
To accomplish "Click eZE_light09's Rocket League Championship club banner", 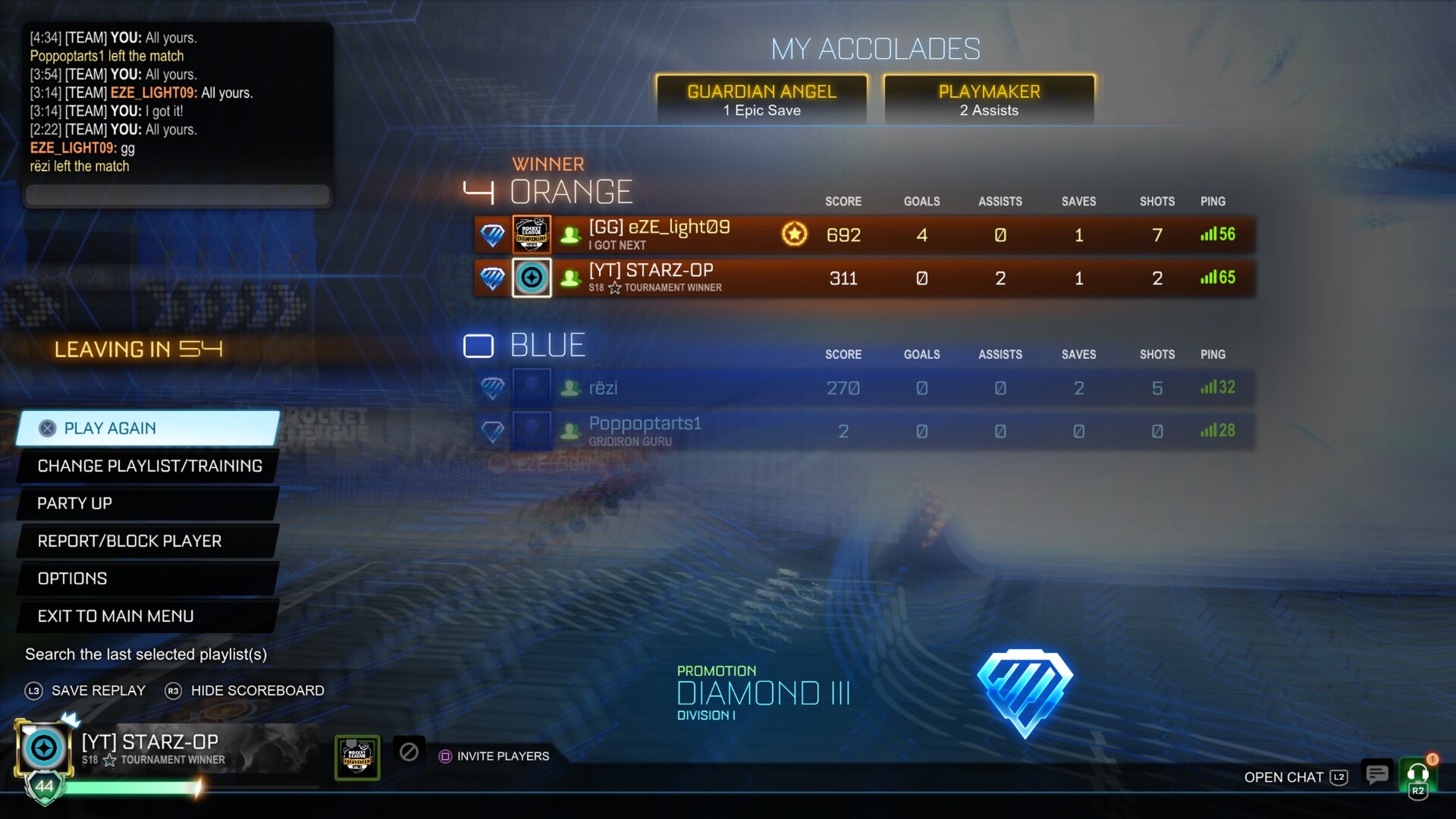I will [x=532, y=234].
